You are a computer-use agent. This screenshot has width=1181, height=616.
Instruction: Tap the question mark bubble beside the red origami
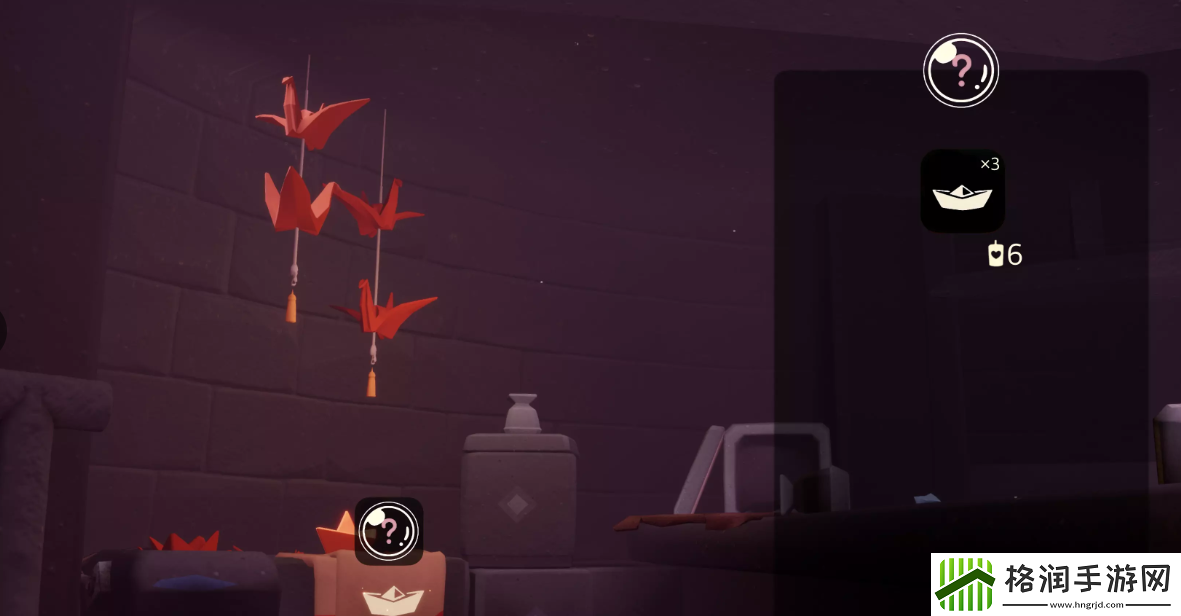[x=389, y=531]
